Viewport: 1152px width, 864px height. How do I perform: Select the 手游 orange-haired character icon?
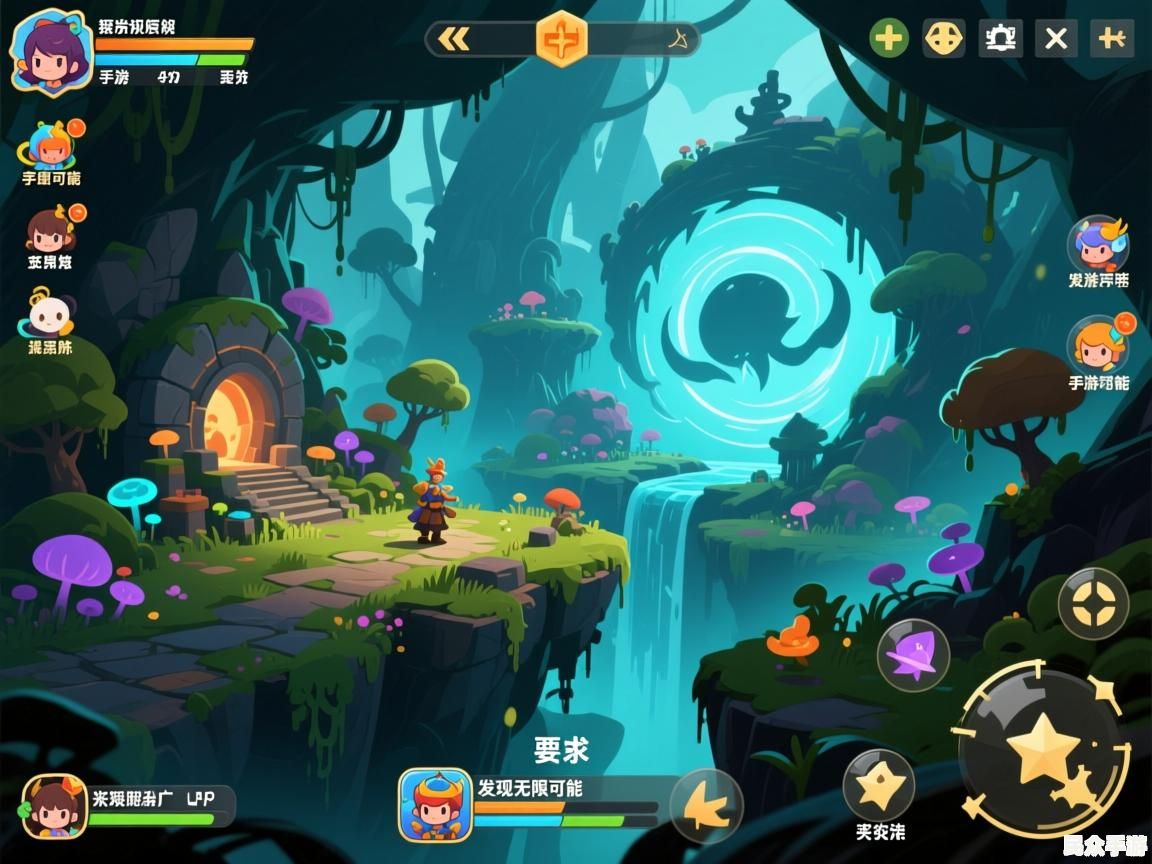click(x=1098, y=345)
